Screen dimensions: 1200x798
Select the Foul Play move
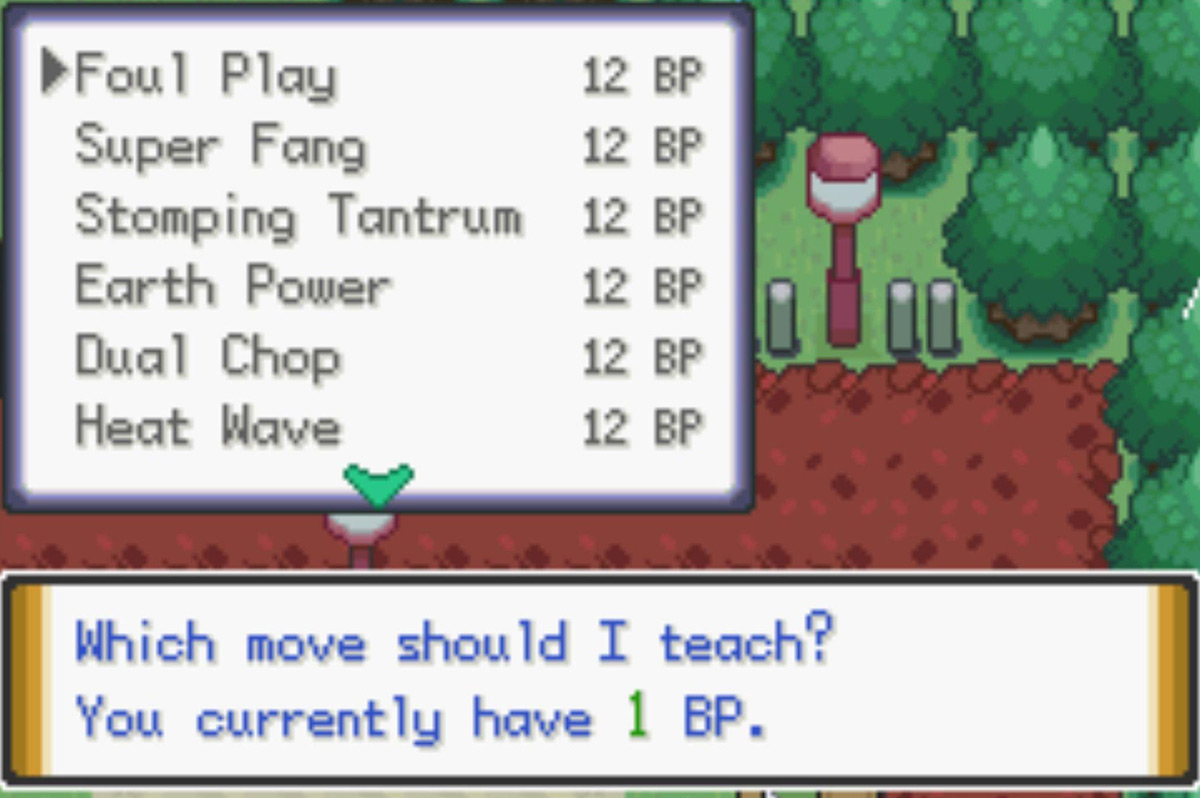pyautogui.click(x=206, y=76)
